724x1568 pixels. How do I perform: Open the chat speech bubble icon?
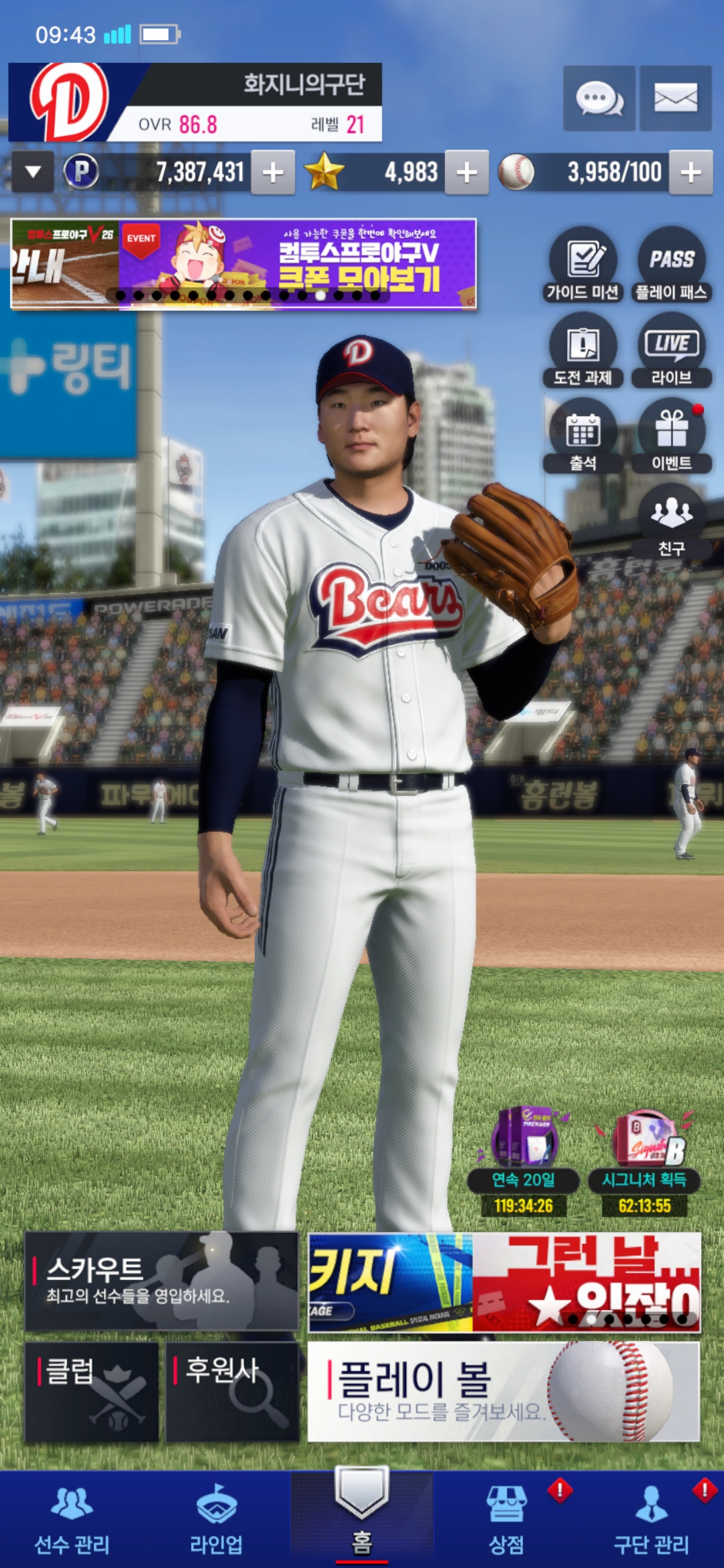pos(599,99)
